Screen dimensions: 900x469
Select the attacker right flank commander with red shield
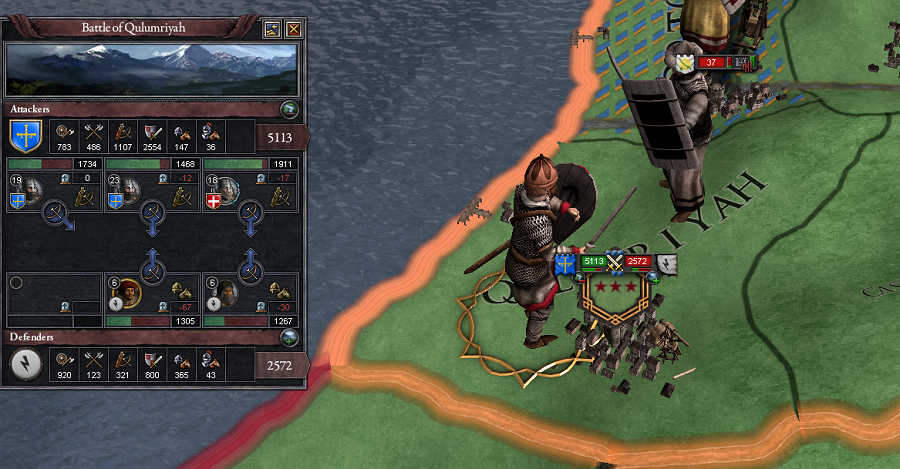(228, 188)
